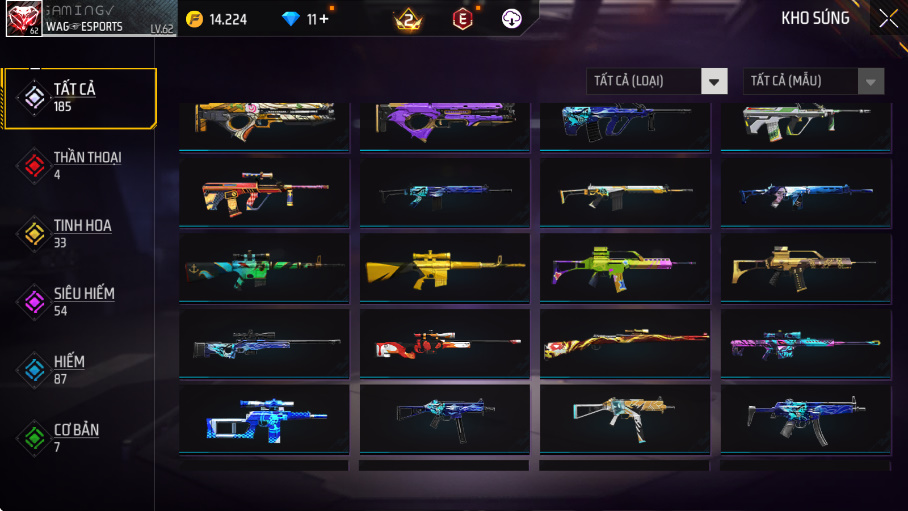Close the Kho Súng weapon vault
Image resolution: width=908 pixels, height=511 pixels.
[x=888, y=18]
